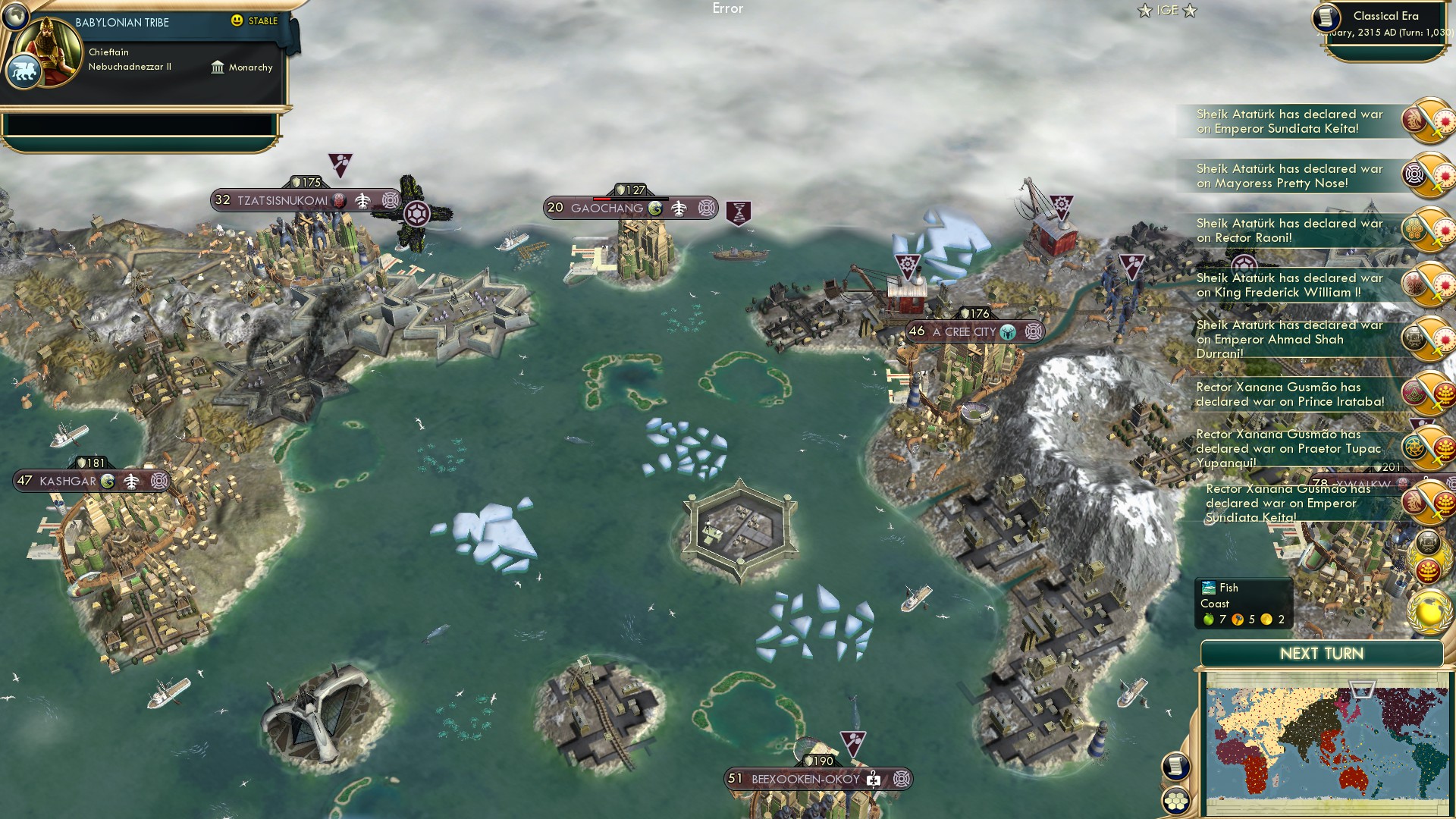Open the scroll icon beside Classical Era

1326,18
